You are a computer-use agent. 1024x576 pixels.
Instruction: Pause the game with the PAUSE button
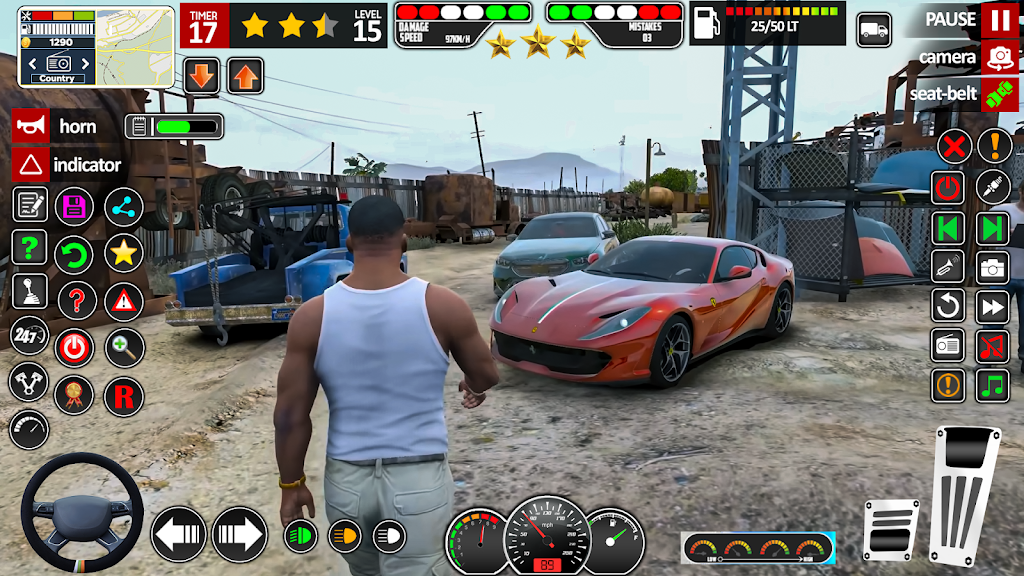pyautogui.click(x=999, y=19)
